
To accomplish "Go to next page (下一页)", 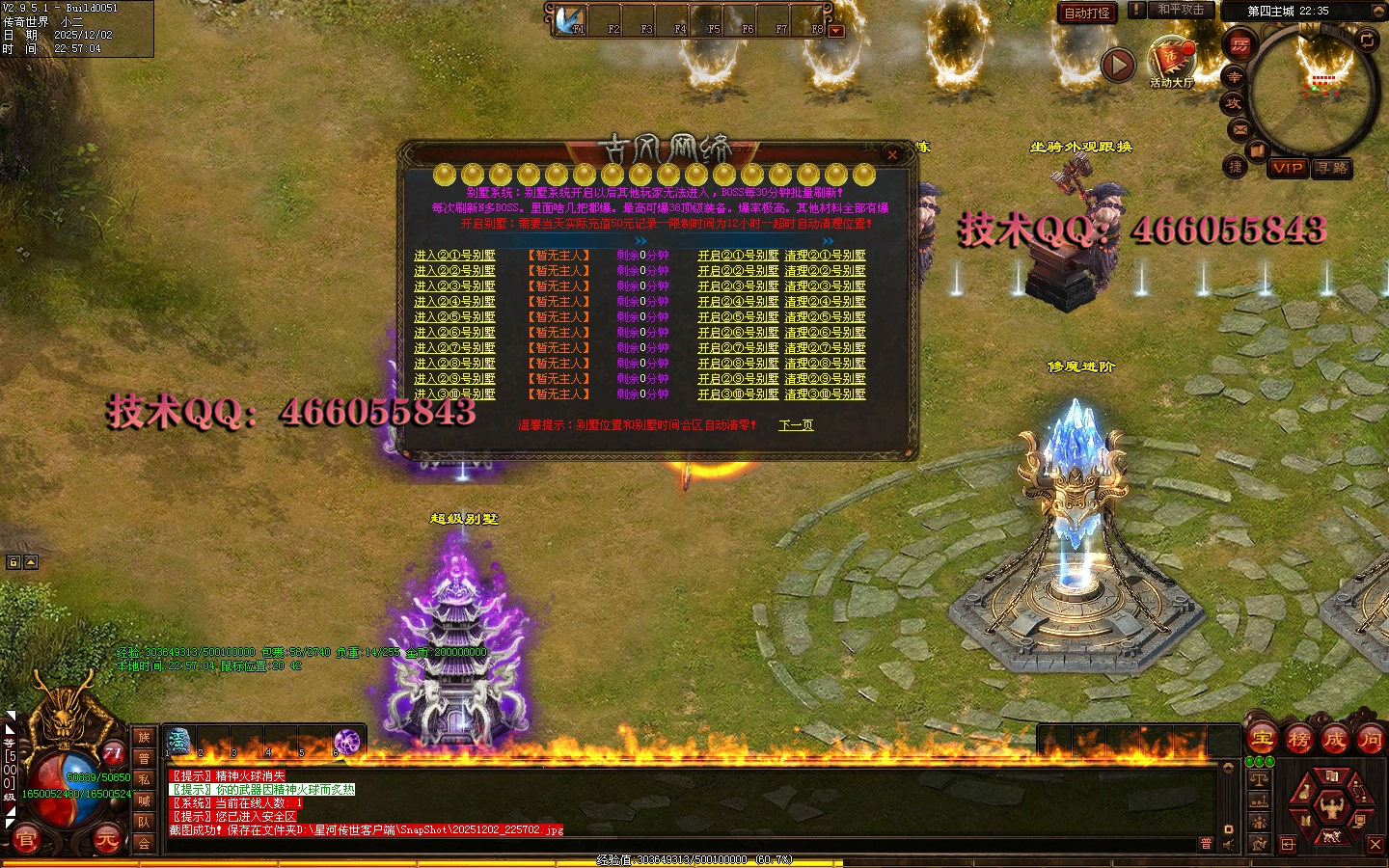I will [796, 425].
